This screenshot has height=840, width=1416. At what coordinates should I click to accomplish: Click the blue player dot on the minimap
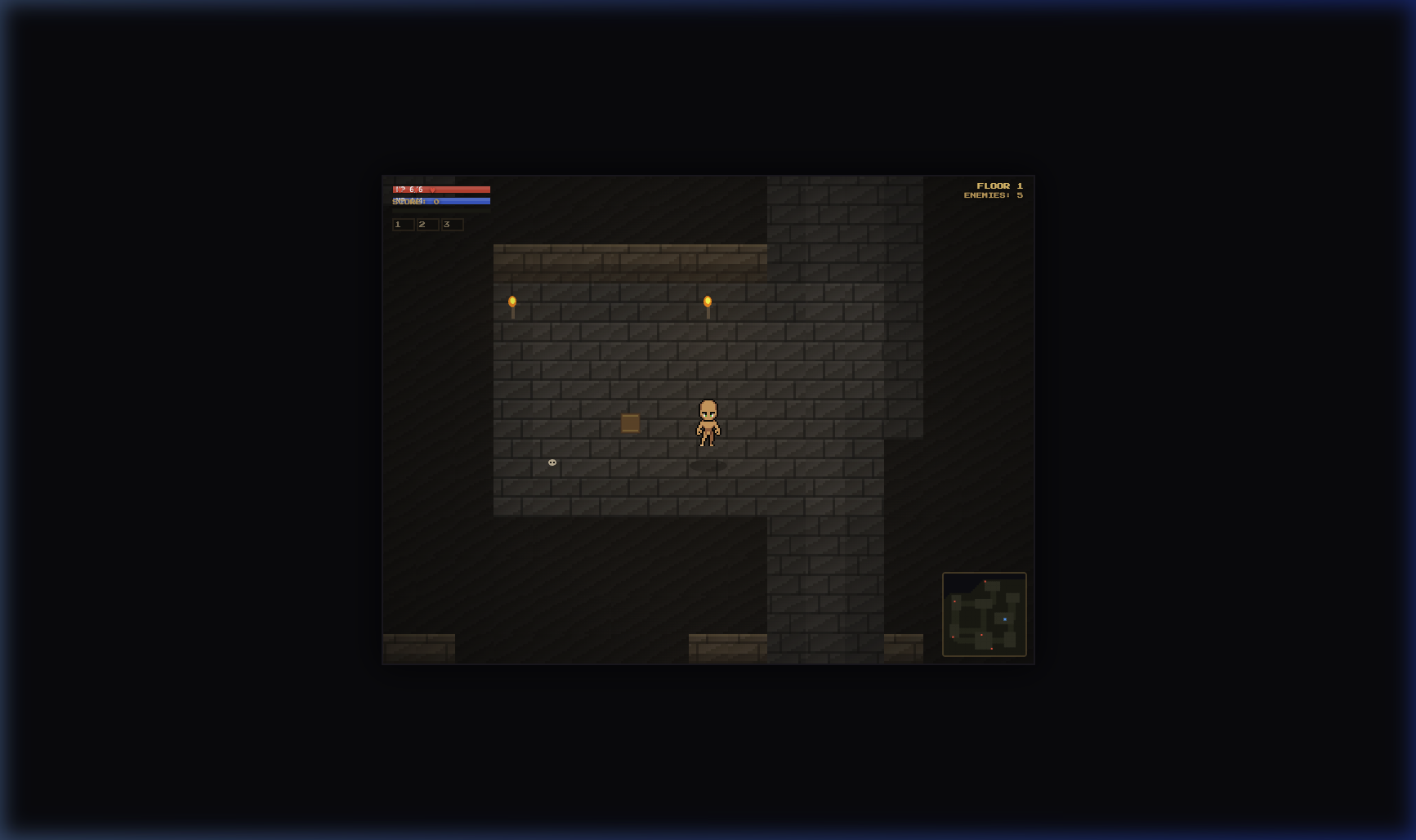click(x=1007, y=620)
